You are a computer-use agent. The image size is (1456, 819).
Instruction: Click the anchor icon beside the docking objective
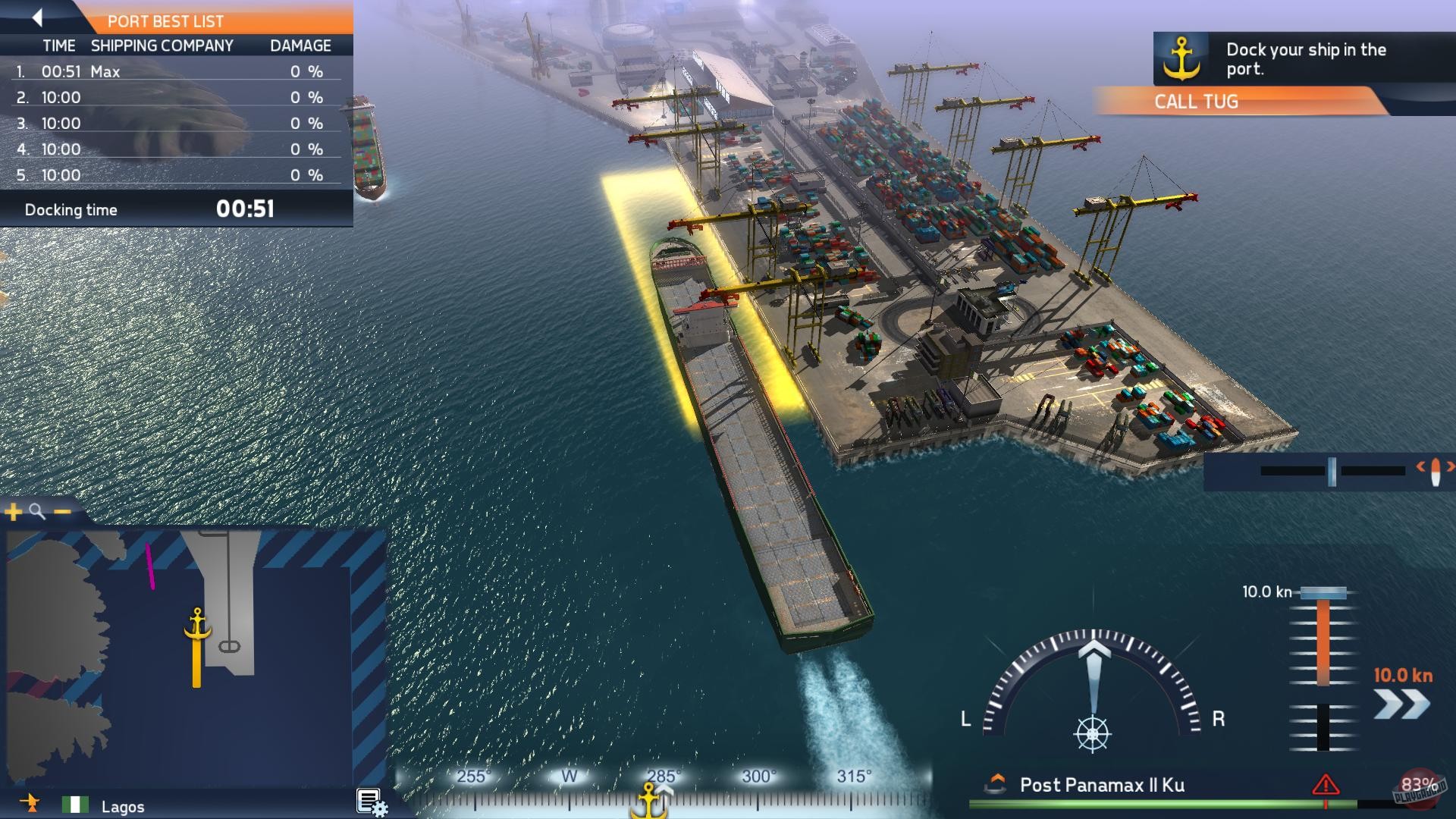pos(1181,58)
